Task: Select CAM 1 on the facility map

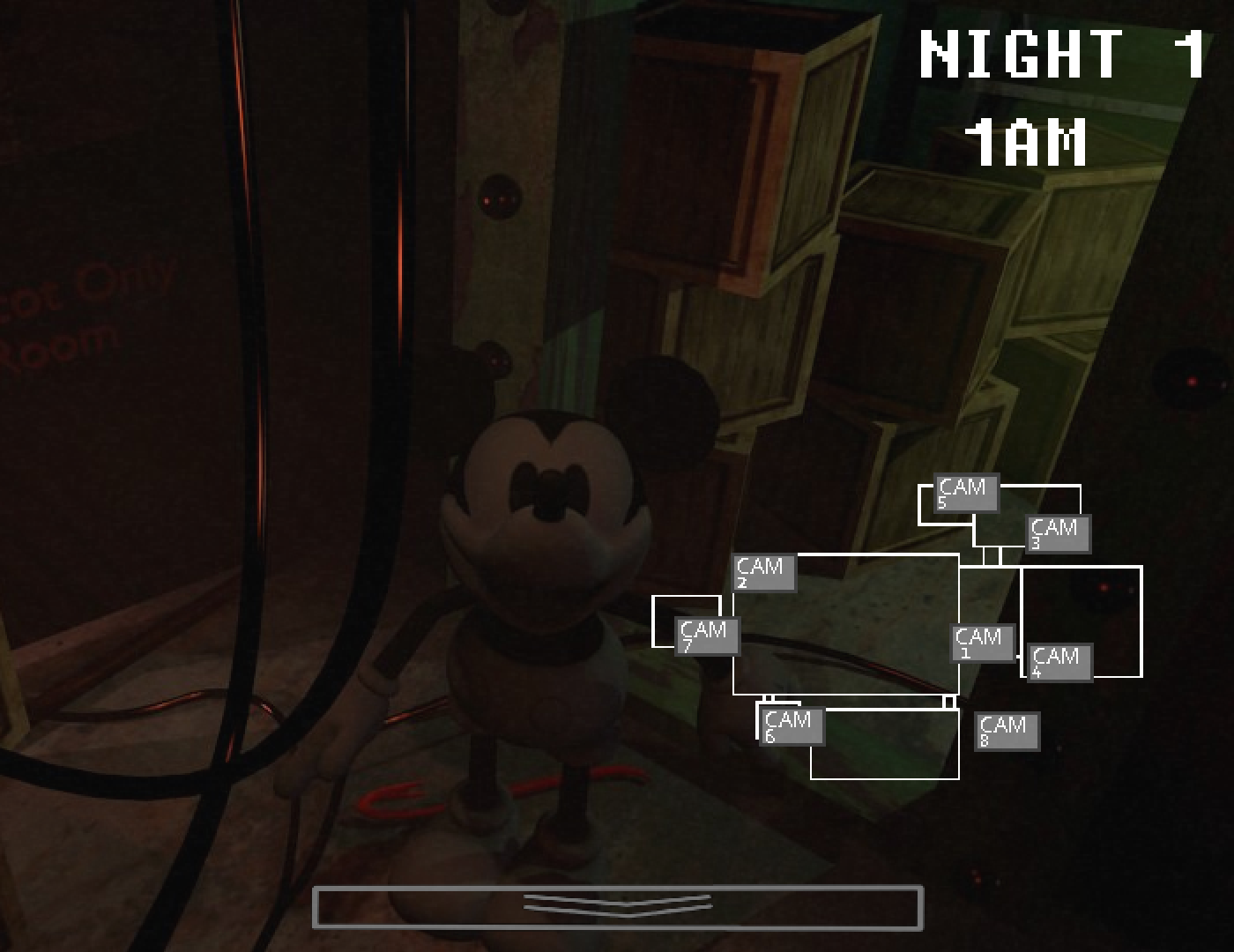Action: tap(981, 643)
